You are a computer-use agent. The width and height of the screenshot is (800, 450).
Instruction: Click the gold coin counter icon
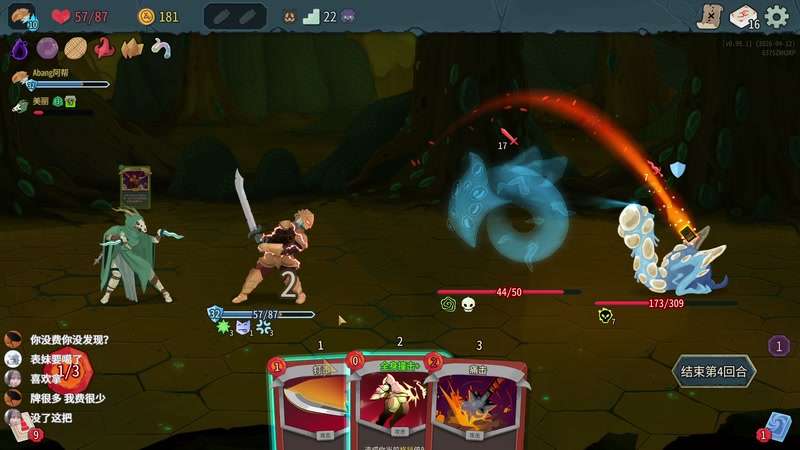pos(146,16)
